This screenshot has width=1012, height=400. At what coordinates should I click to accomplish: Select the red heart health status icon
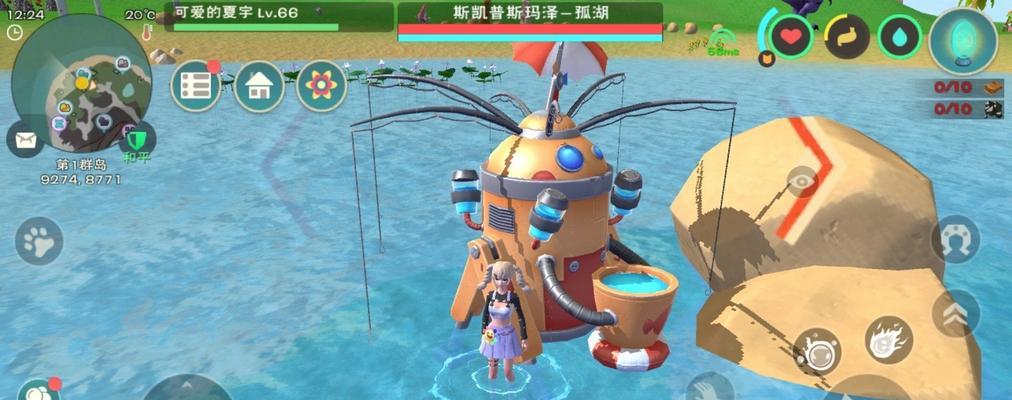click(x=791, y=37)
